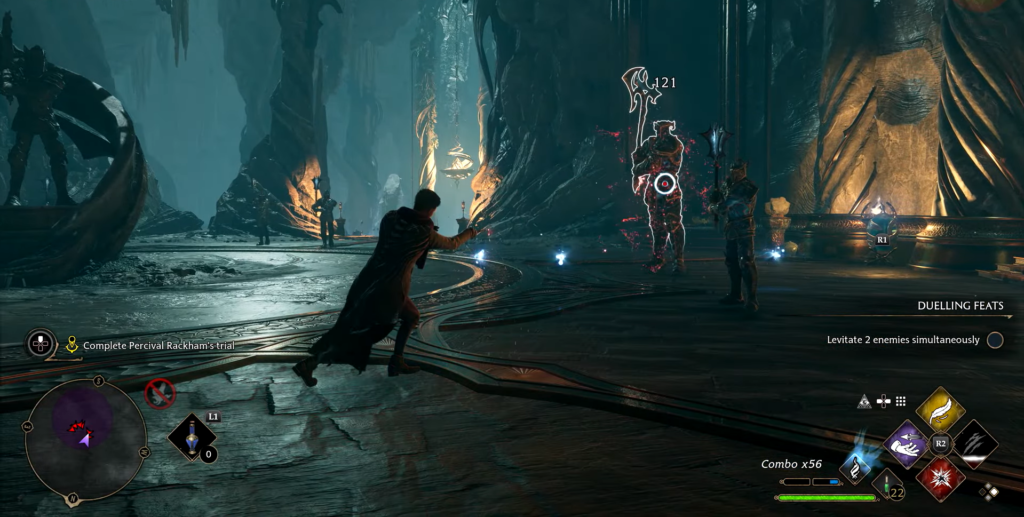1024x517 pixels.
Task: Activate the purple Accio hand spell
Action: (x=908, y=443)
